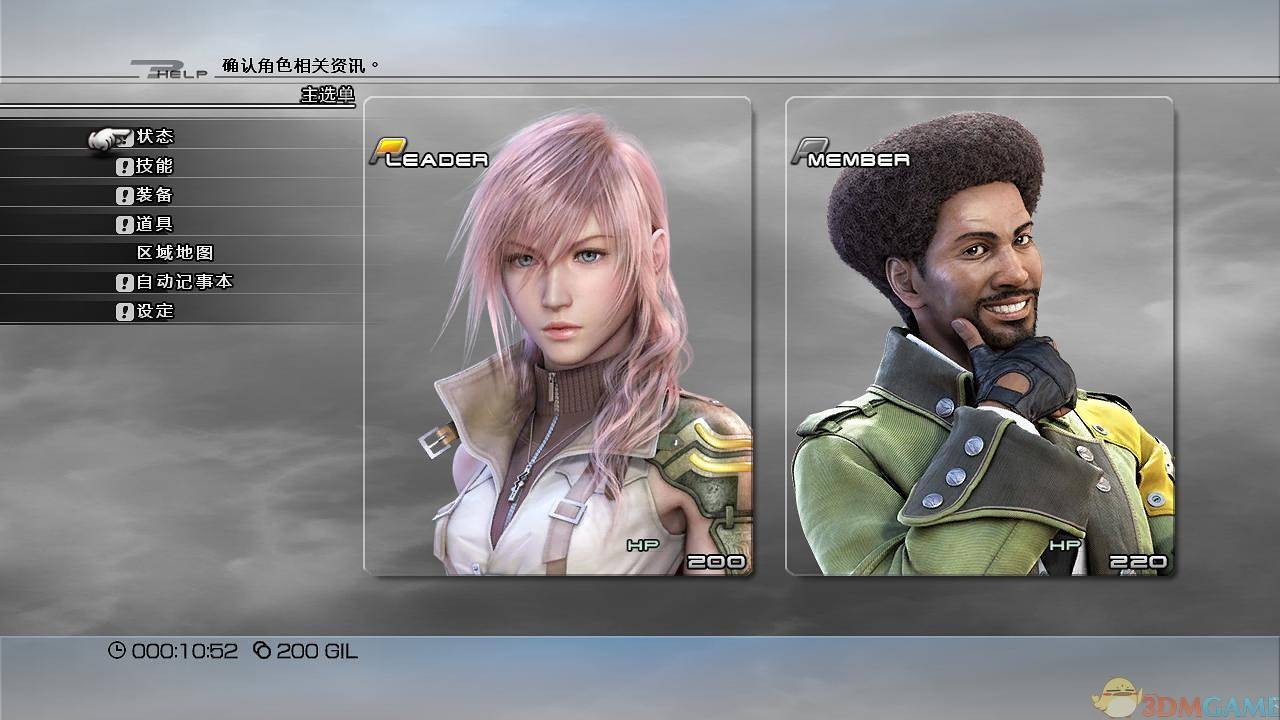Open the 装备 (Equipment) menu

155,195
